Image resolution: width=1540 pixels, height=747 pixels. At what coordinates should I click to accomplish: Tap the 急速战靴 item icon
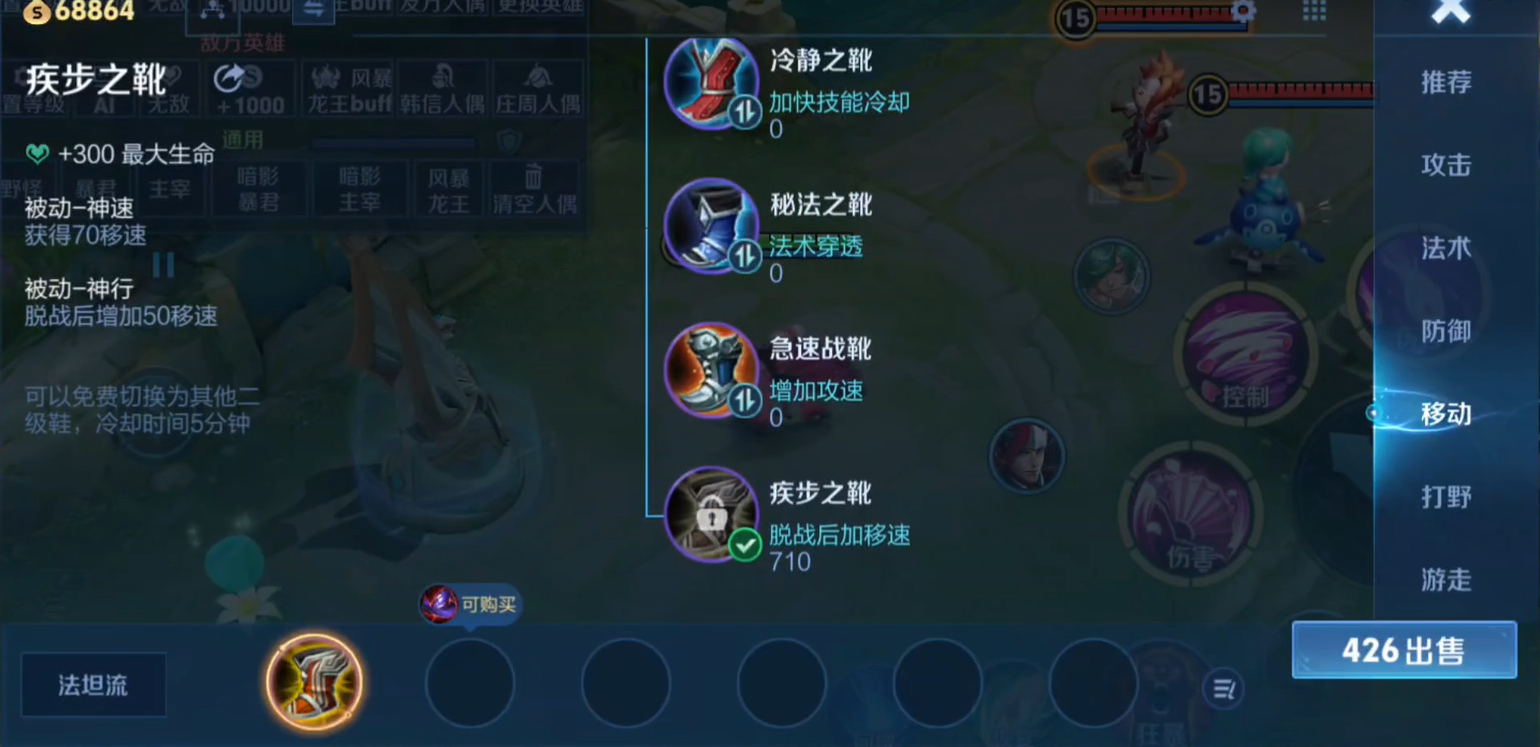pyautogui.click(x=712, y=369)
